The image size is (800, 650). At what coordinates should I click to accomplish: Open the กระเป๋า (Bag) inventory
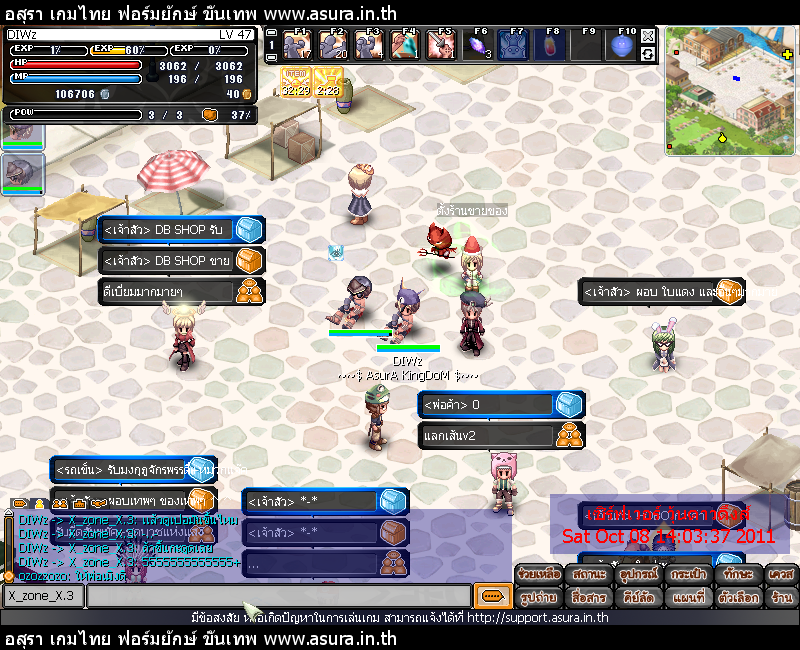click(x=688, y=574)
